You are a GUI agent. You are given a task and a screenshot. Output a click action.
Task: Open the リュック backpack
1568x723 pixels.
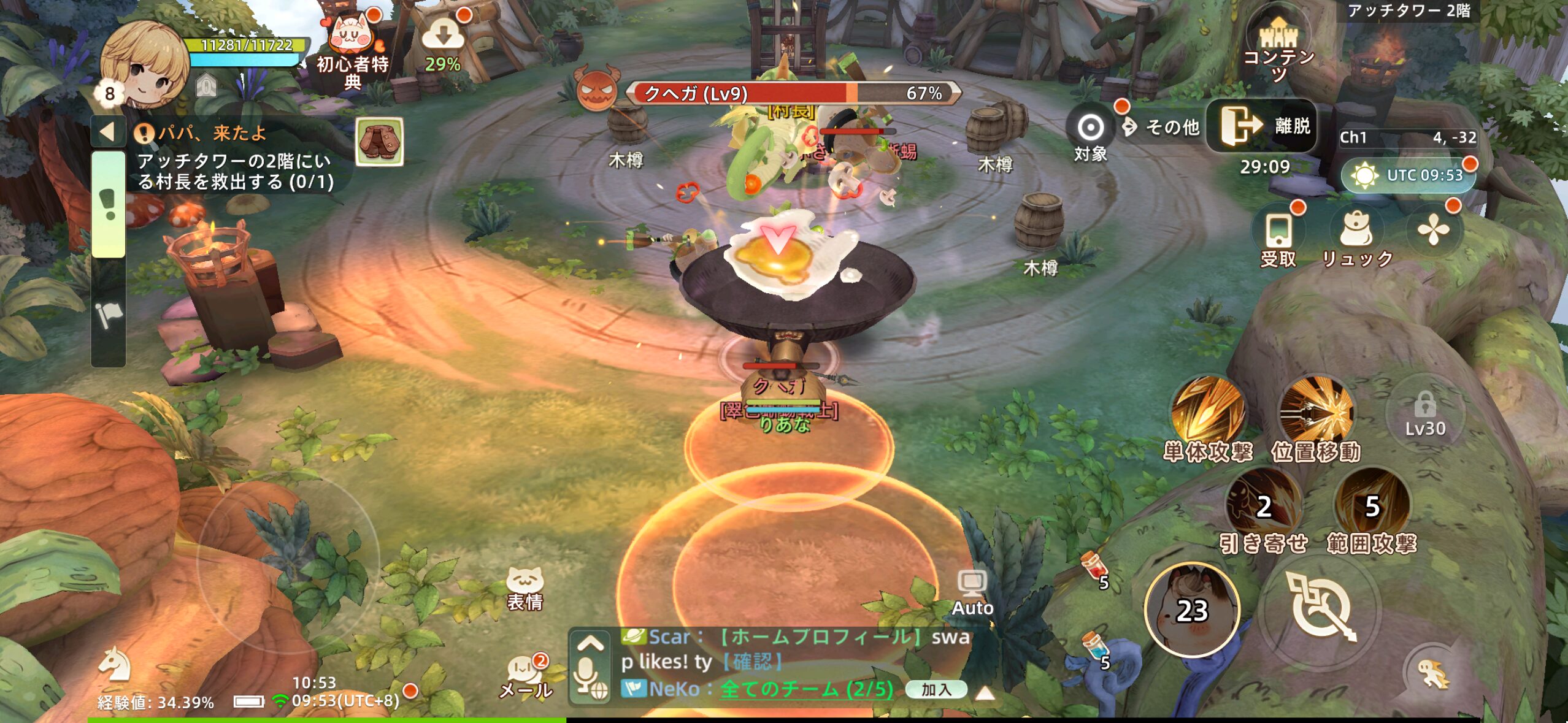(x=1356, y=237)
